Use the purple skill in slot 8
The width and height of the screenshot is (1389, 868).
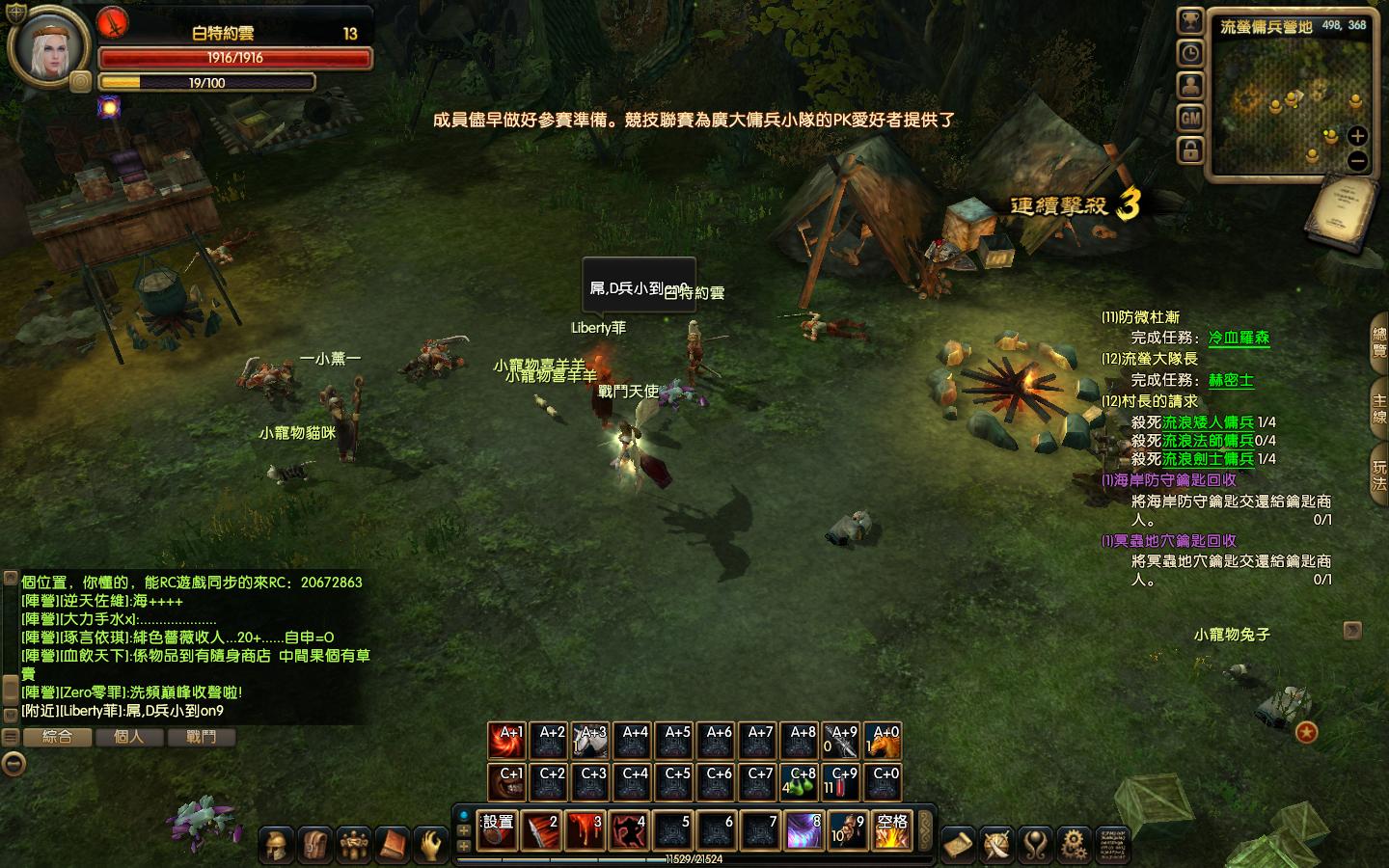click(x=803, y=830)
